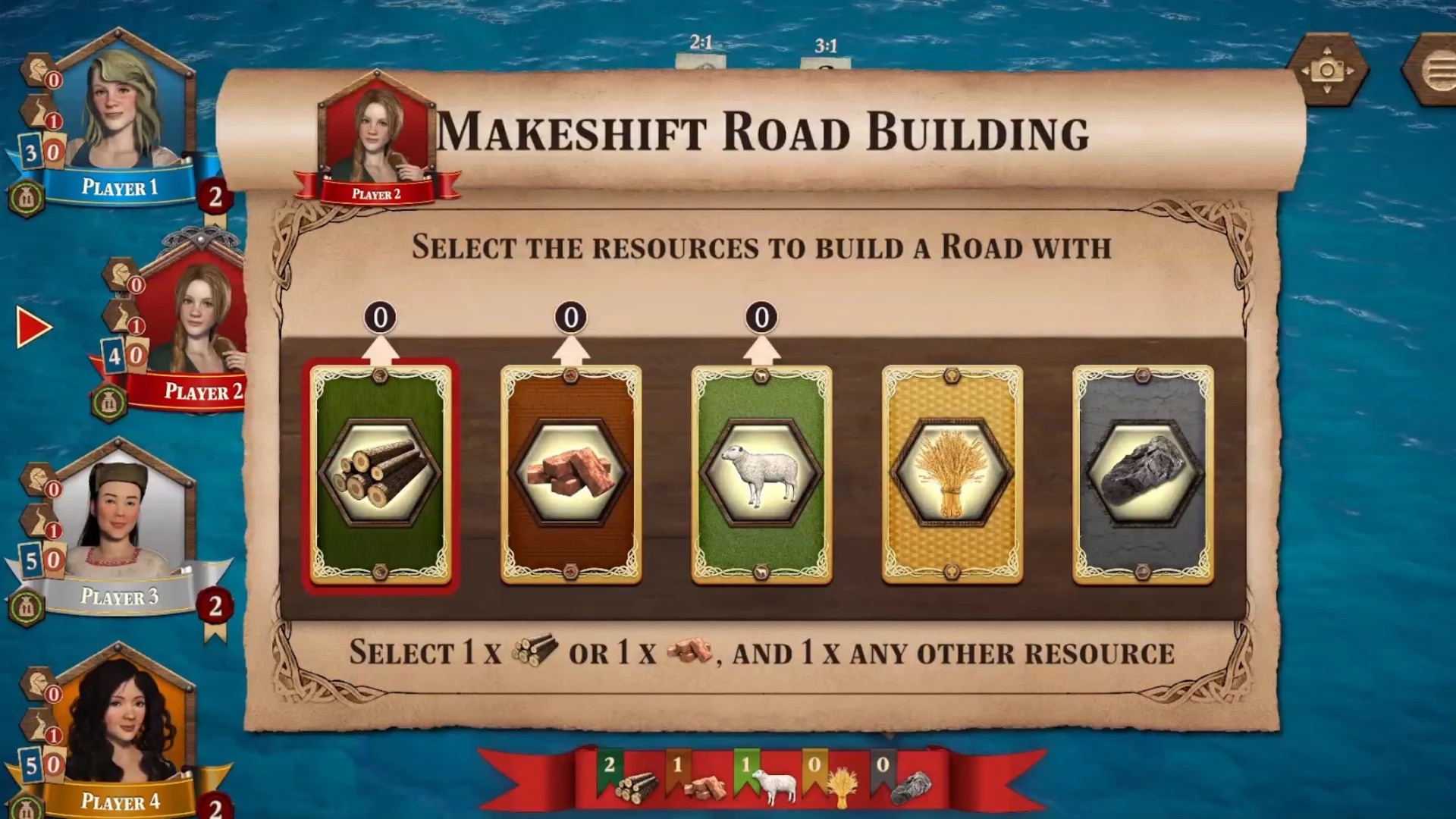The width and height of the screenshot is (1456, 819).
Task: Select Player 4's portrait panel
Action: (119, 728)
